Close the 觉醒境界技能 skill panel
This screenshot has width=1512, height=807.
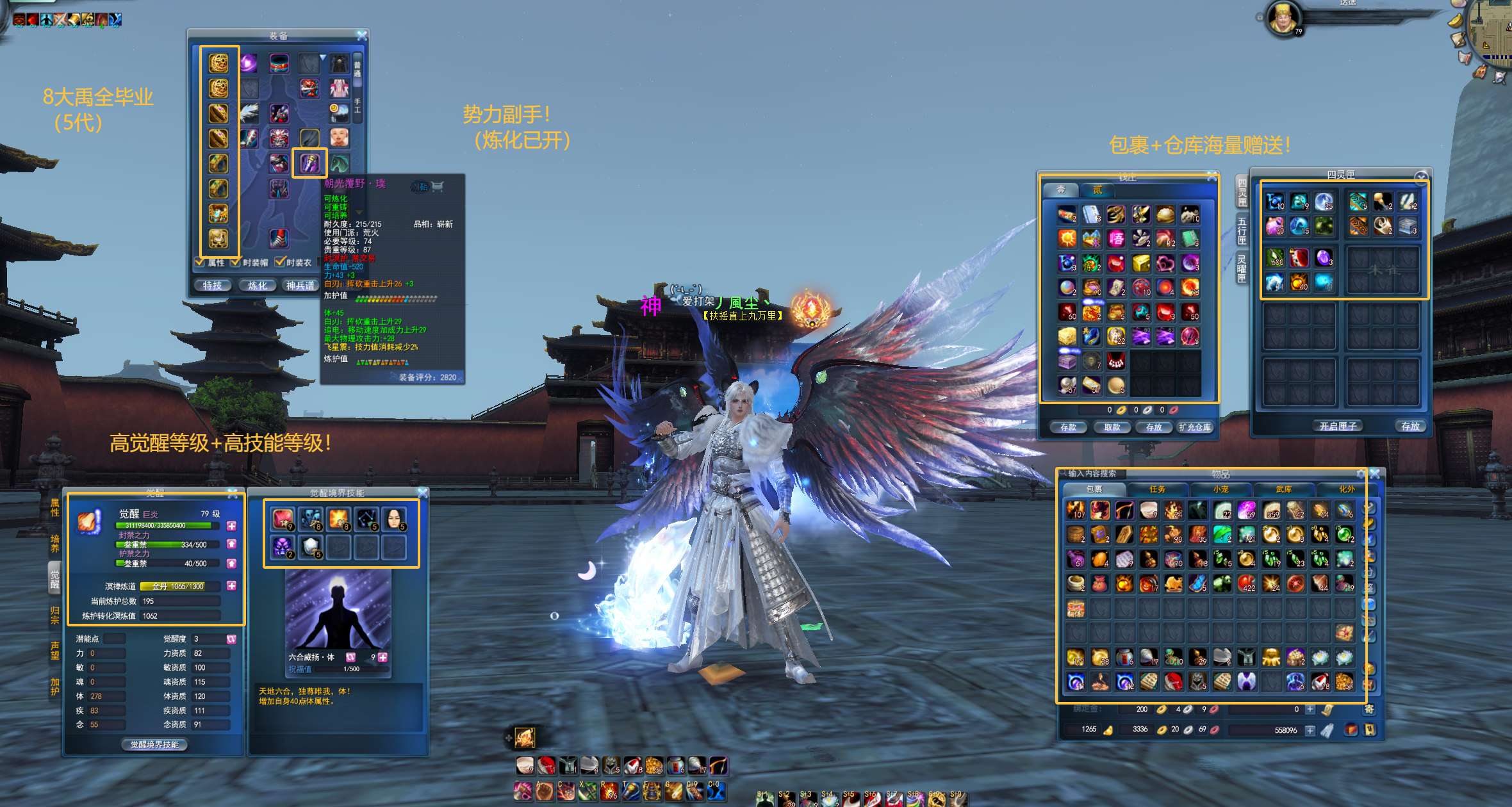click(x=423, y=493)
